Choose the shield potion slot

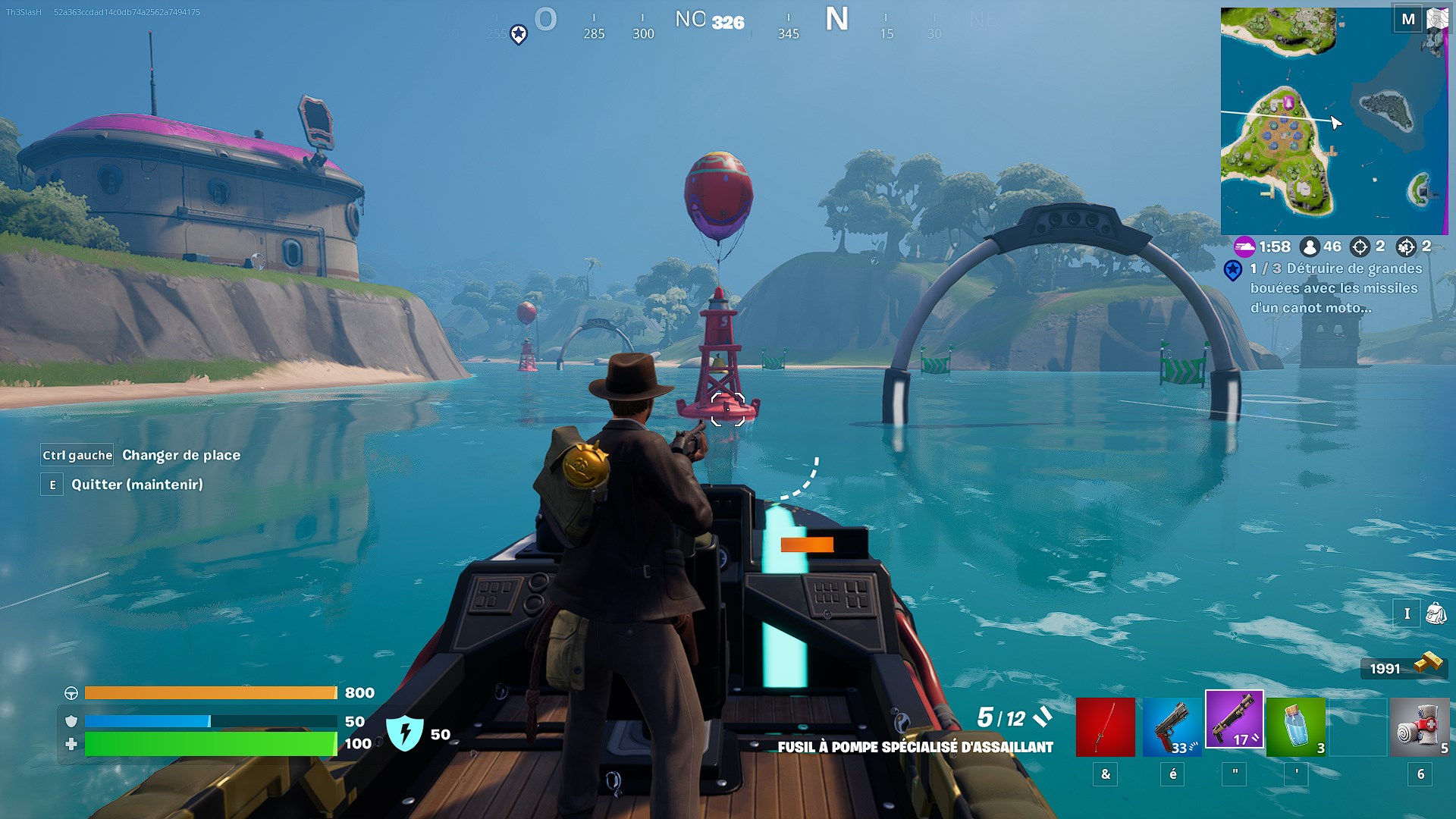[x=1296, y=727]
